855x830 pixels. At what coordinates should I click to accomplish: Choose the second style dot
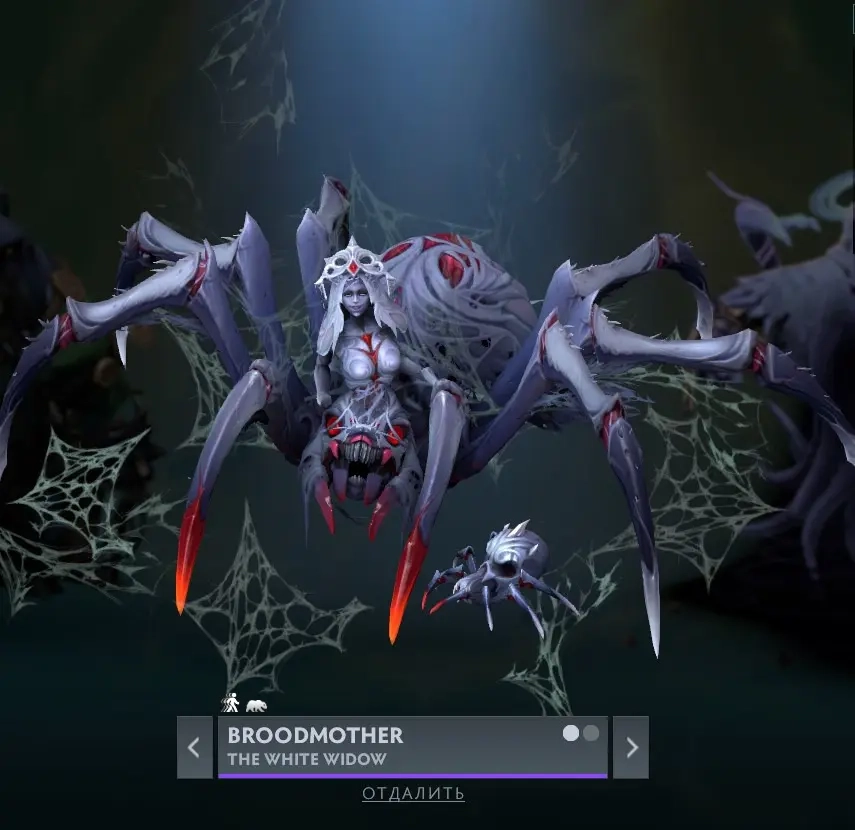tap(591, 733)
